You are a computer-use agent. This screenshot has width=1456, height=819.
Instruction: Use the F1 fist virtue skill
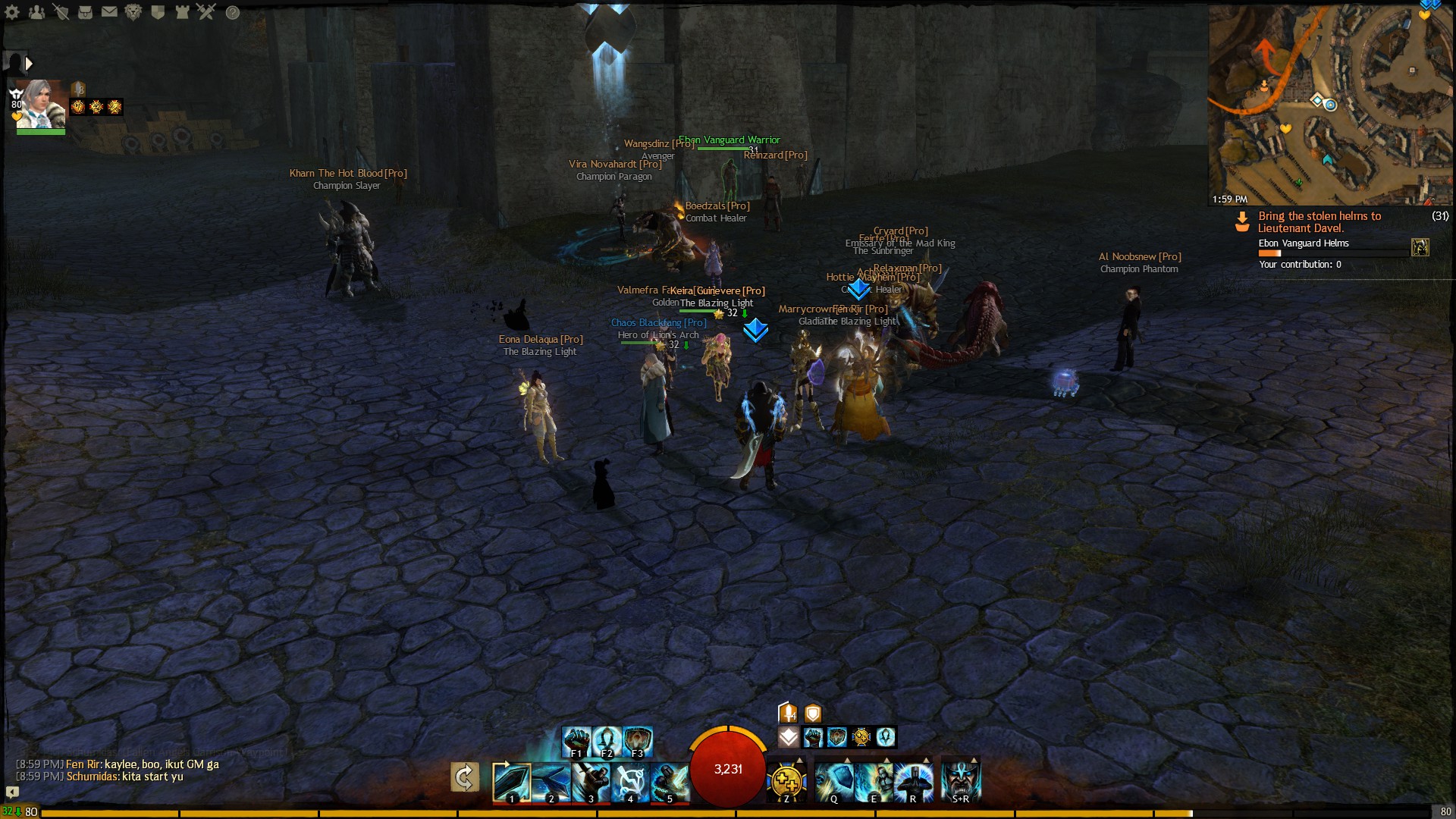coord(576,741)
